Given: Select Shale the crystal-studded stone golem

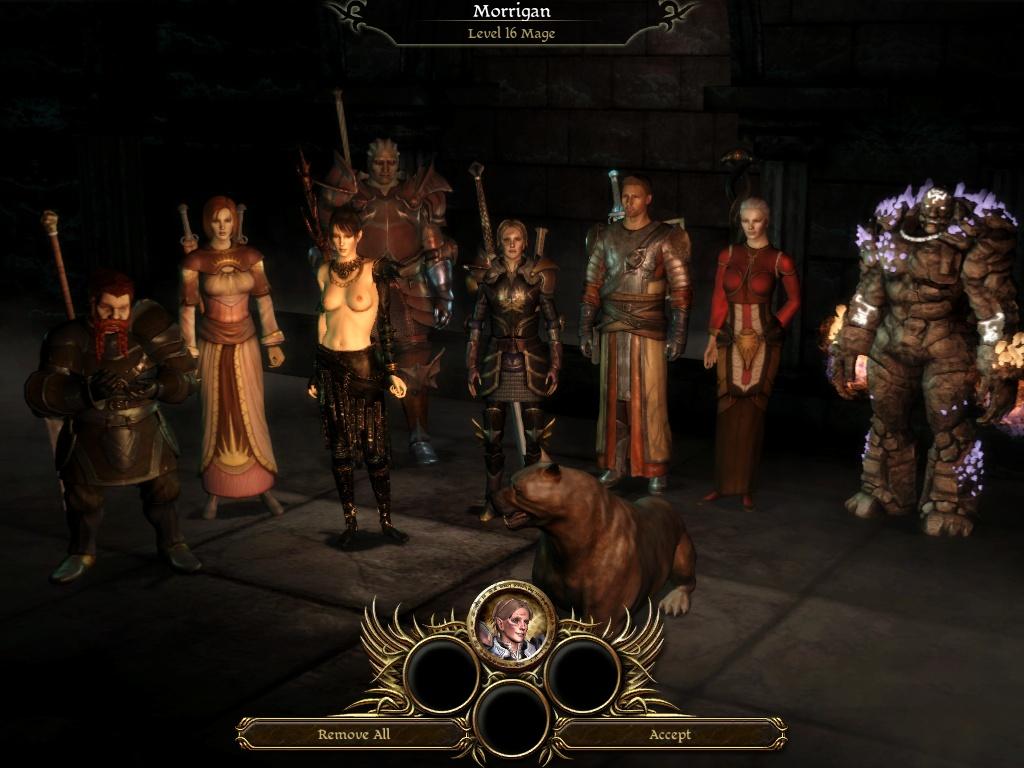Looking at the screenshot, I should click(925, 350).
